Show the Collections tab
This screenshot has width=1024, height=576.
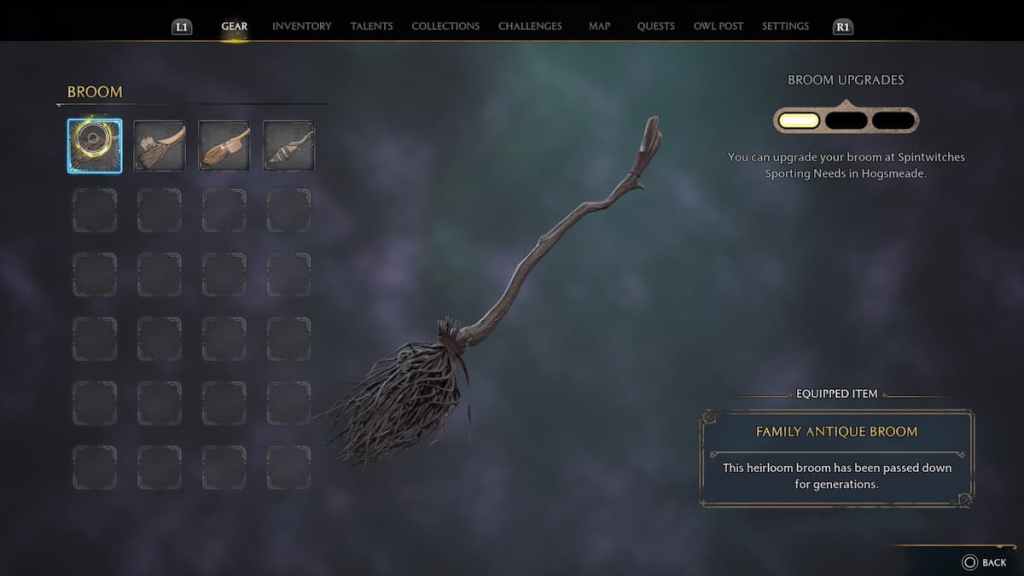pos(445,26)
